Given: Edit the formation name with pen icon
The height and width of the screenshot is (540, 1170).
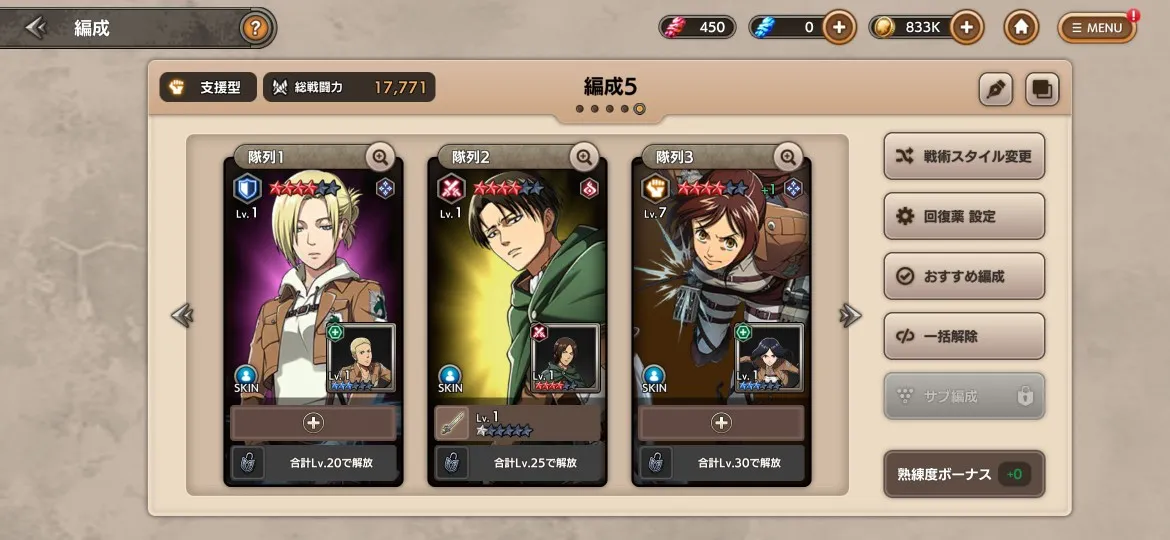Looking at the screenshot, I should point(995,89).
